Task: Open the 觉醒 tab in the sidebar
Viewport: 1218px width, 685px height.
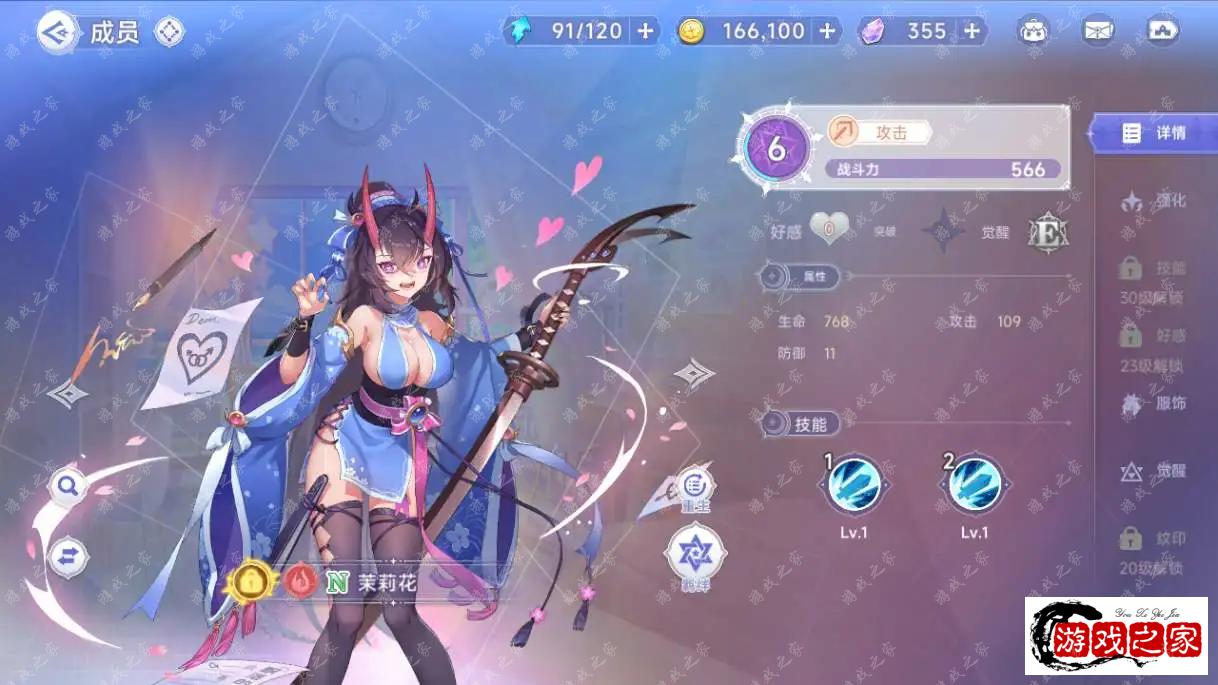Action: coord(1155,472)
